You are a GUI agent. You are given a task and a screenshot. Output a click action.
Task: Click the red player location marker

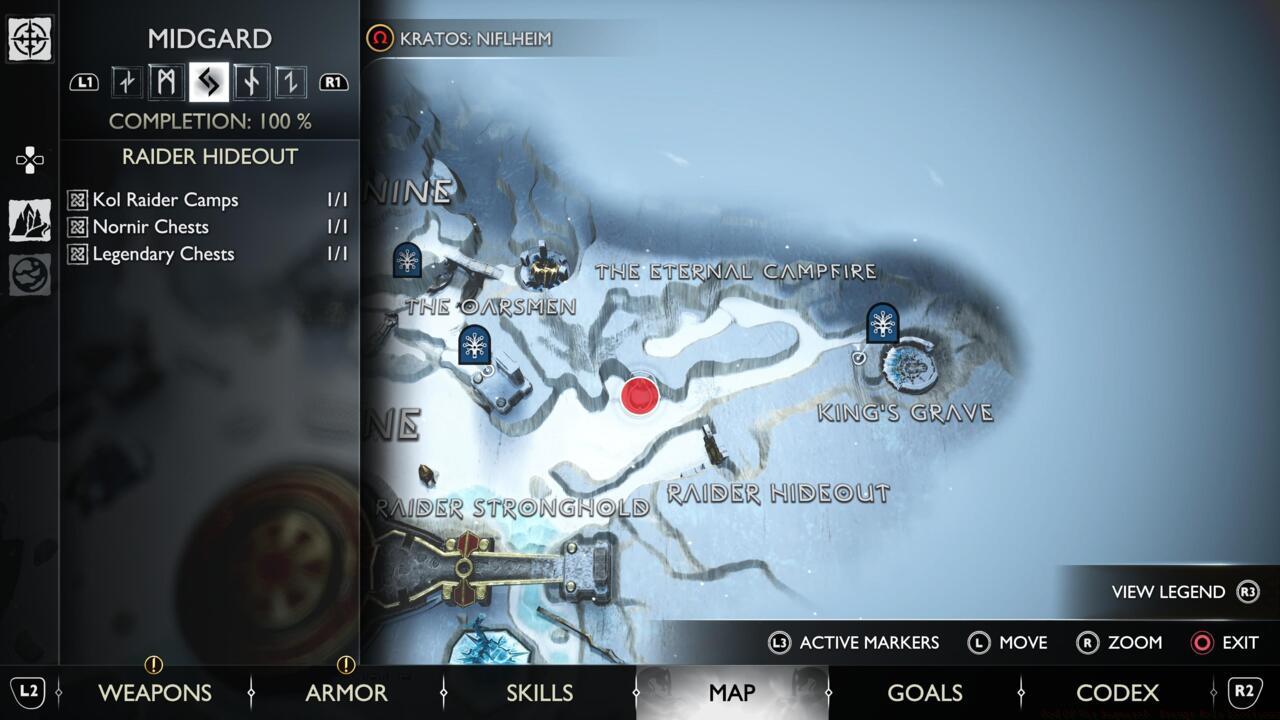(x=639, y=395)
